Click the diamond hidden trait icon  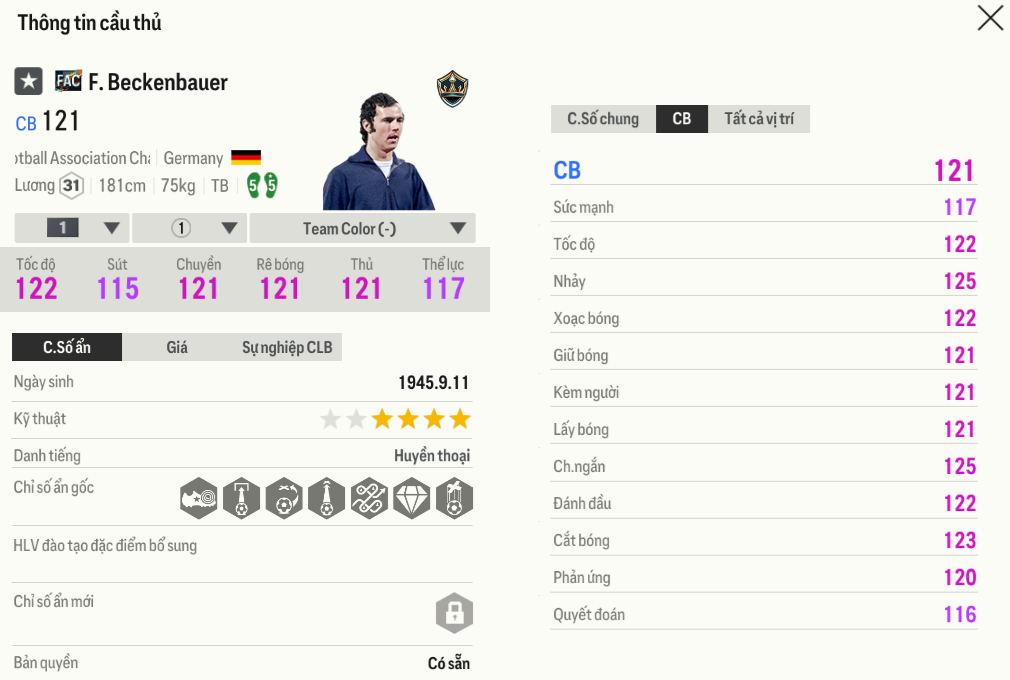(411, 497)
